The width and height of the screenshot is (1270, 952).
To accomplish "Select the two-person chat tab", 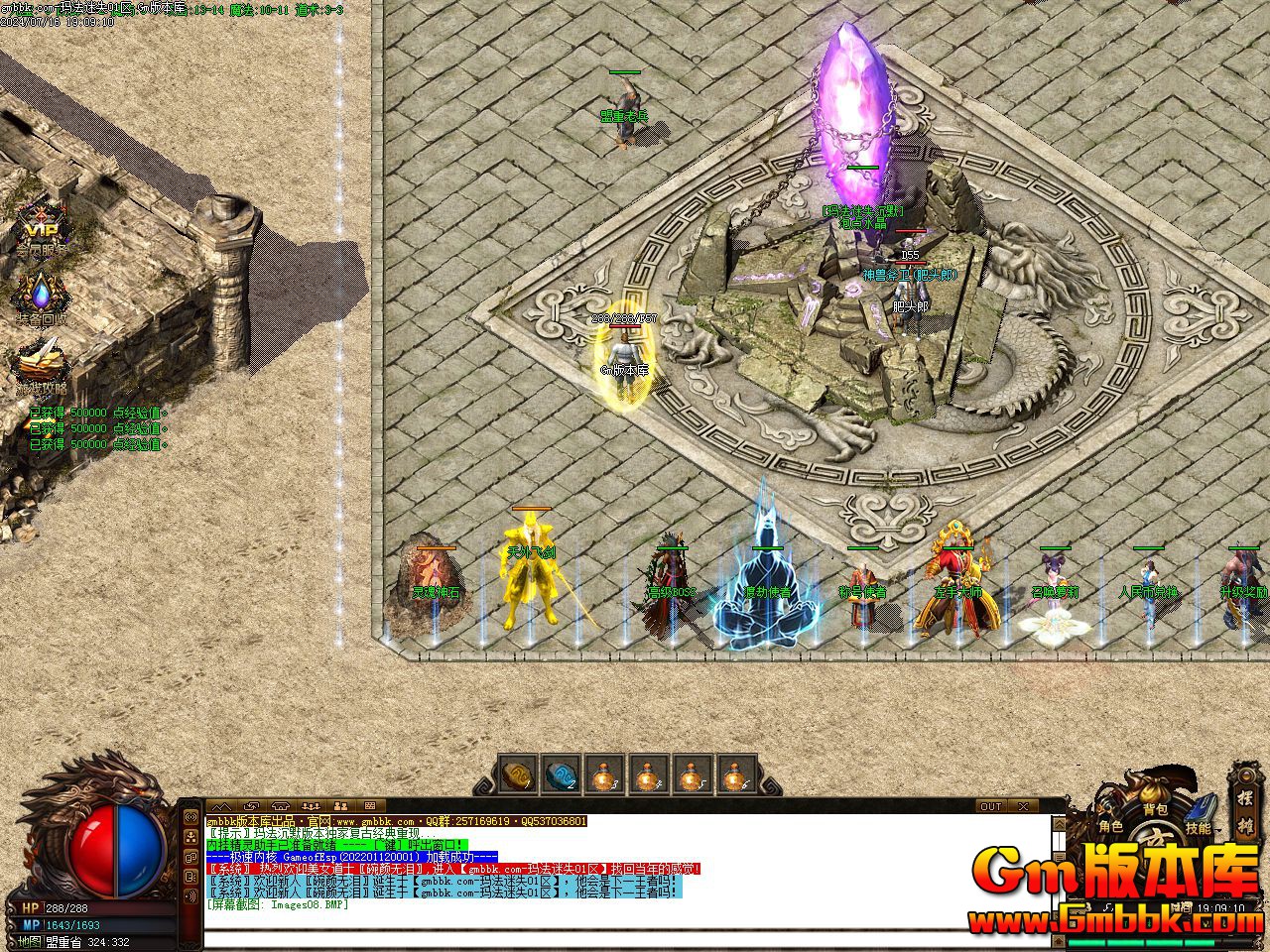I will (x=339, y=806).
